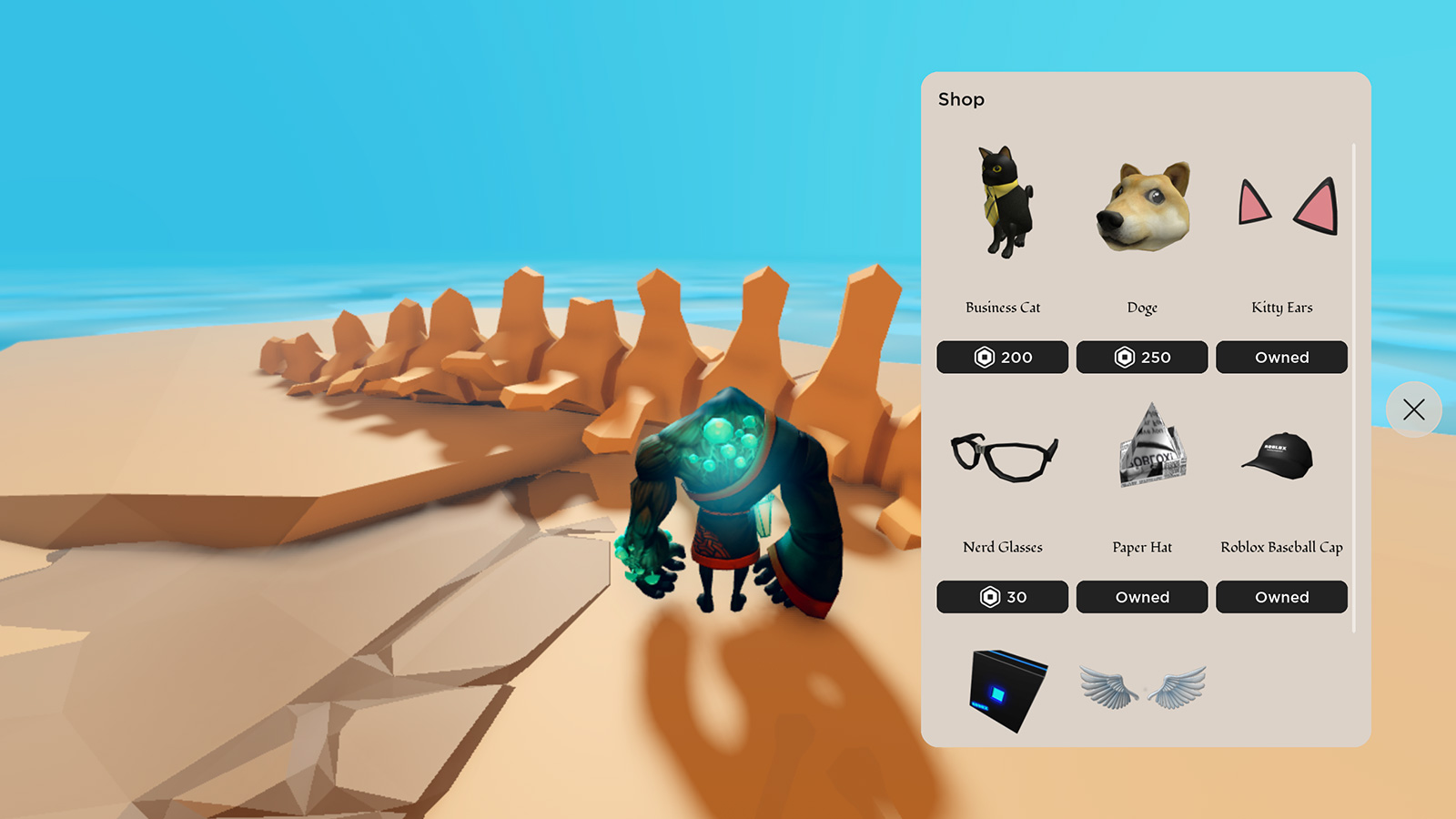Close the Shop panel with the X
Image resolution: width=1456 pixels, height=819 pixels.
coord(1413,410)
